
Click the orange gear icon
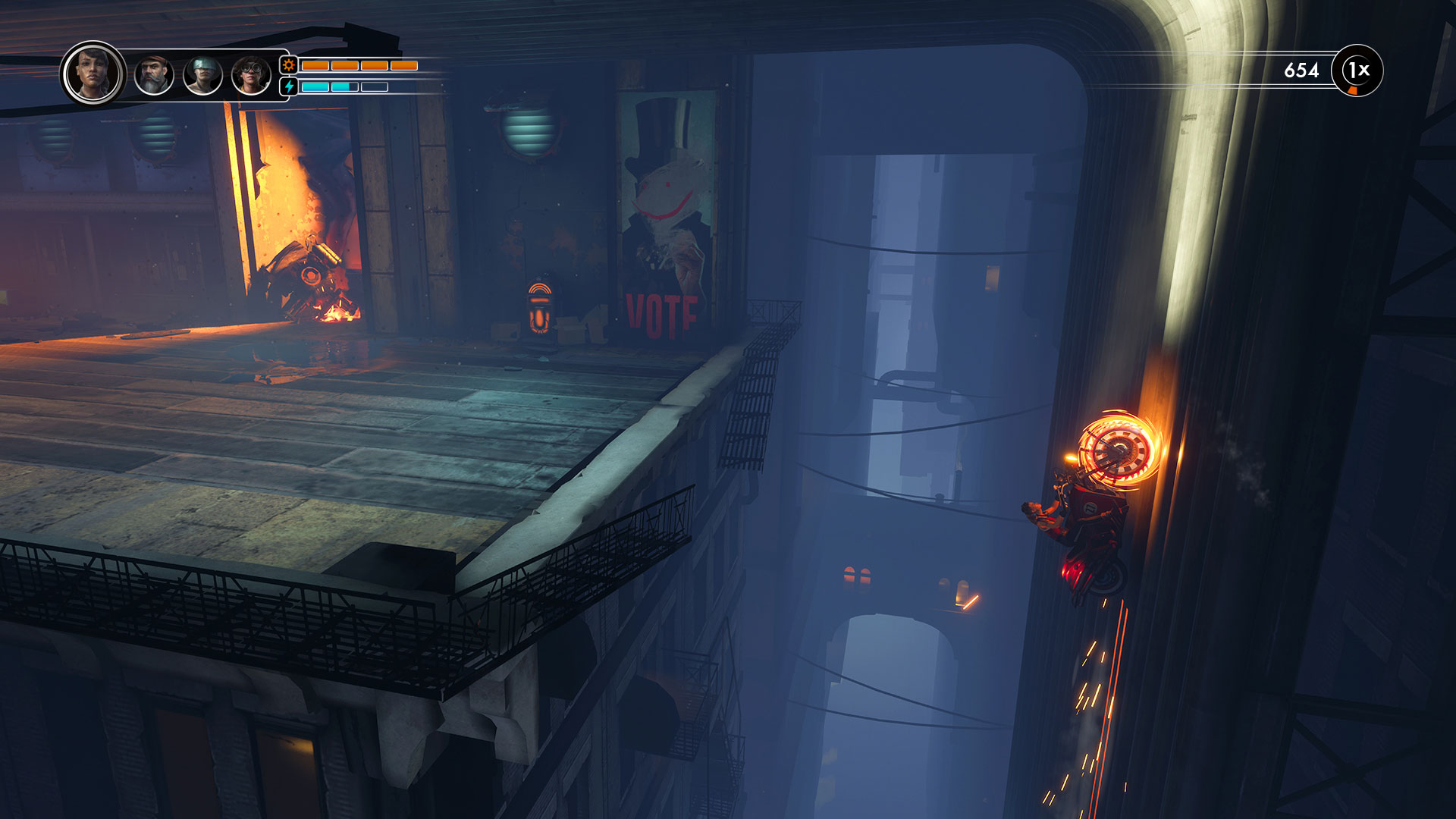pyautogui.click(x=289, y=65)
